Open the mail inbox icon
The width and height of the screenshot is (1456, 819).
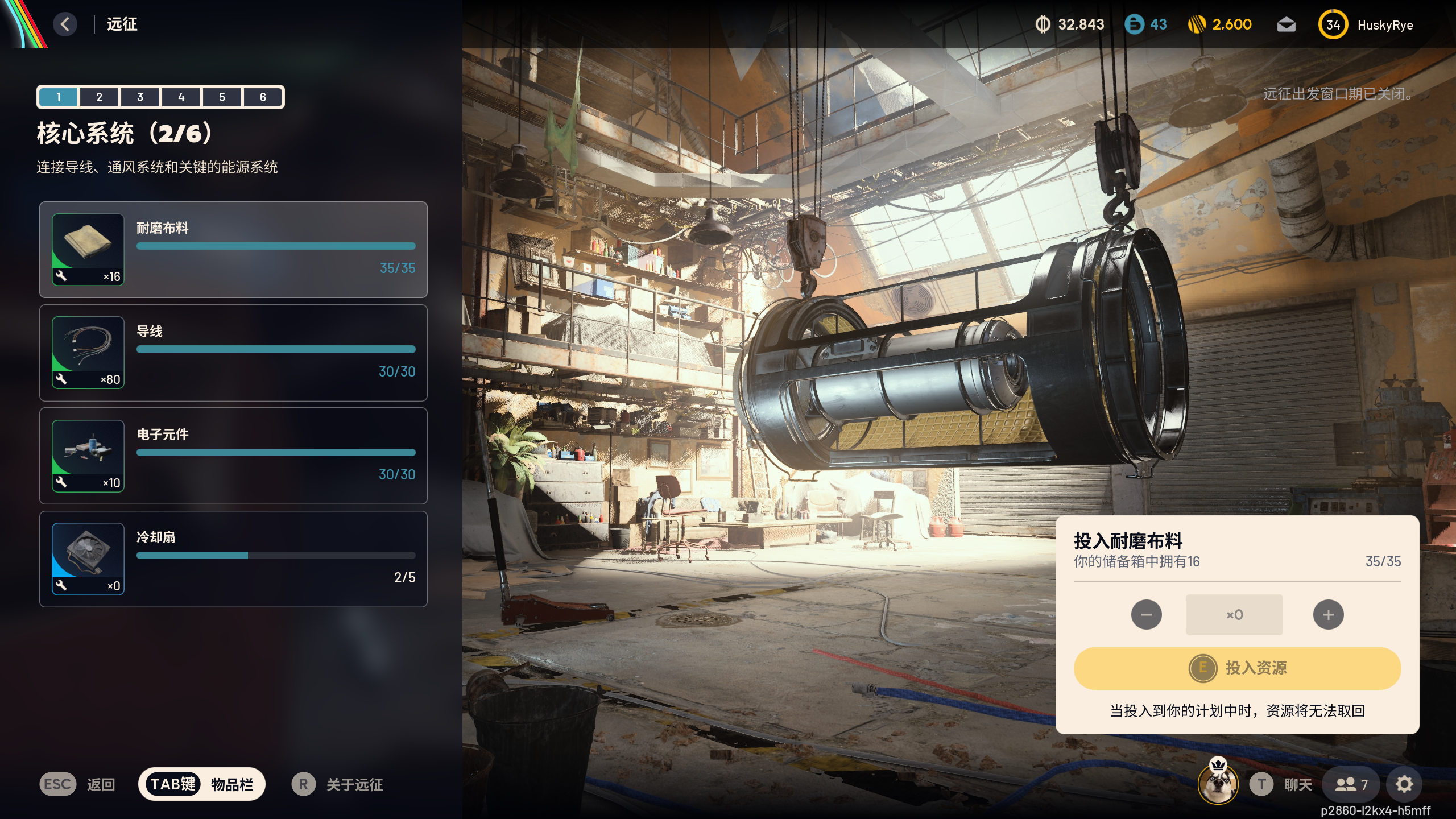pos(1286,25)
